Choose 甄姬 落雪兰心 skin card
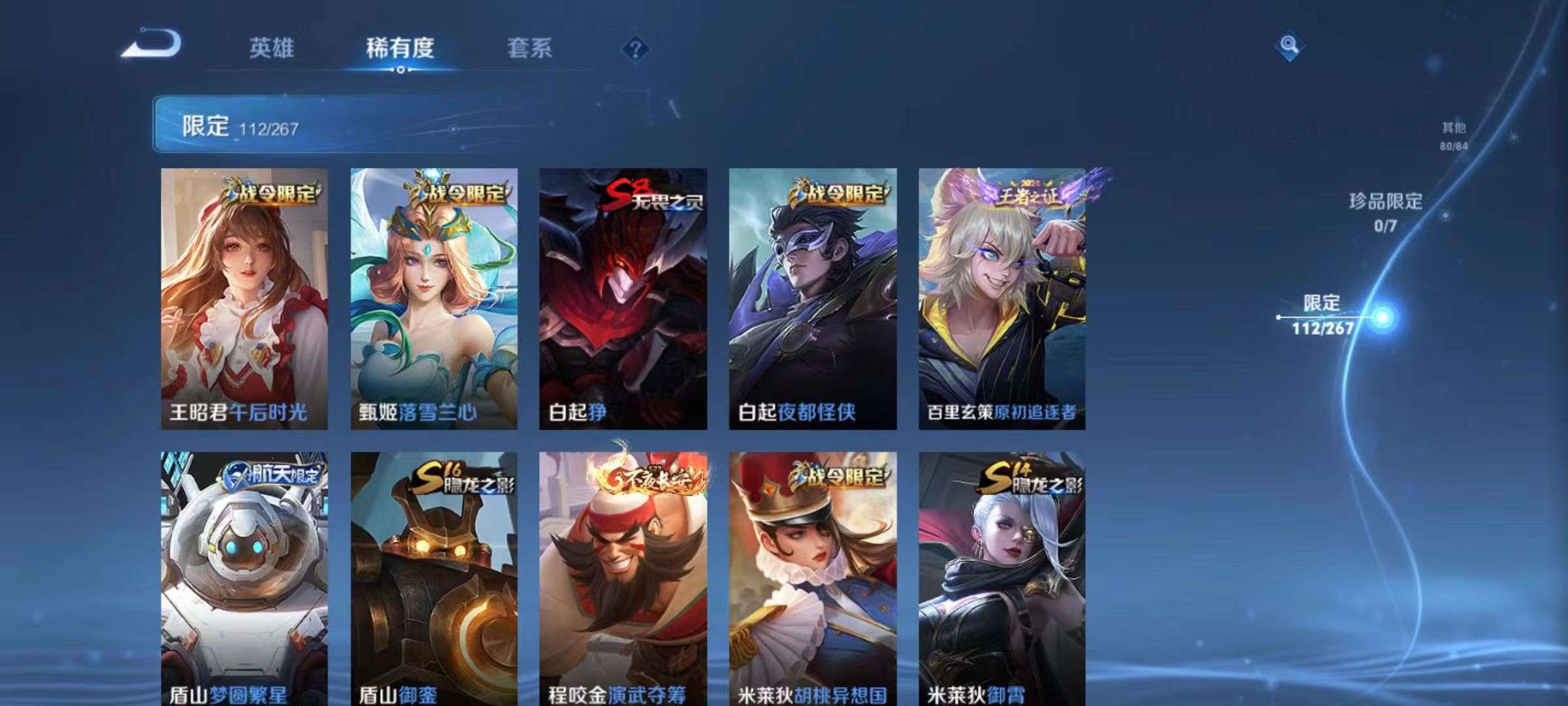This screenshot has width=1568, height=706. 434,299
